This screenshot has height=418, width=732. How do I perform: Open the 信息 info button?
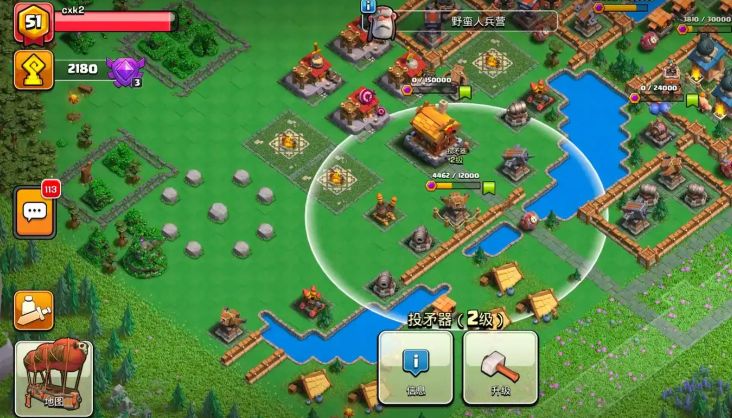point(415,366)
